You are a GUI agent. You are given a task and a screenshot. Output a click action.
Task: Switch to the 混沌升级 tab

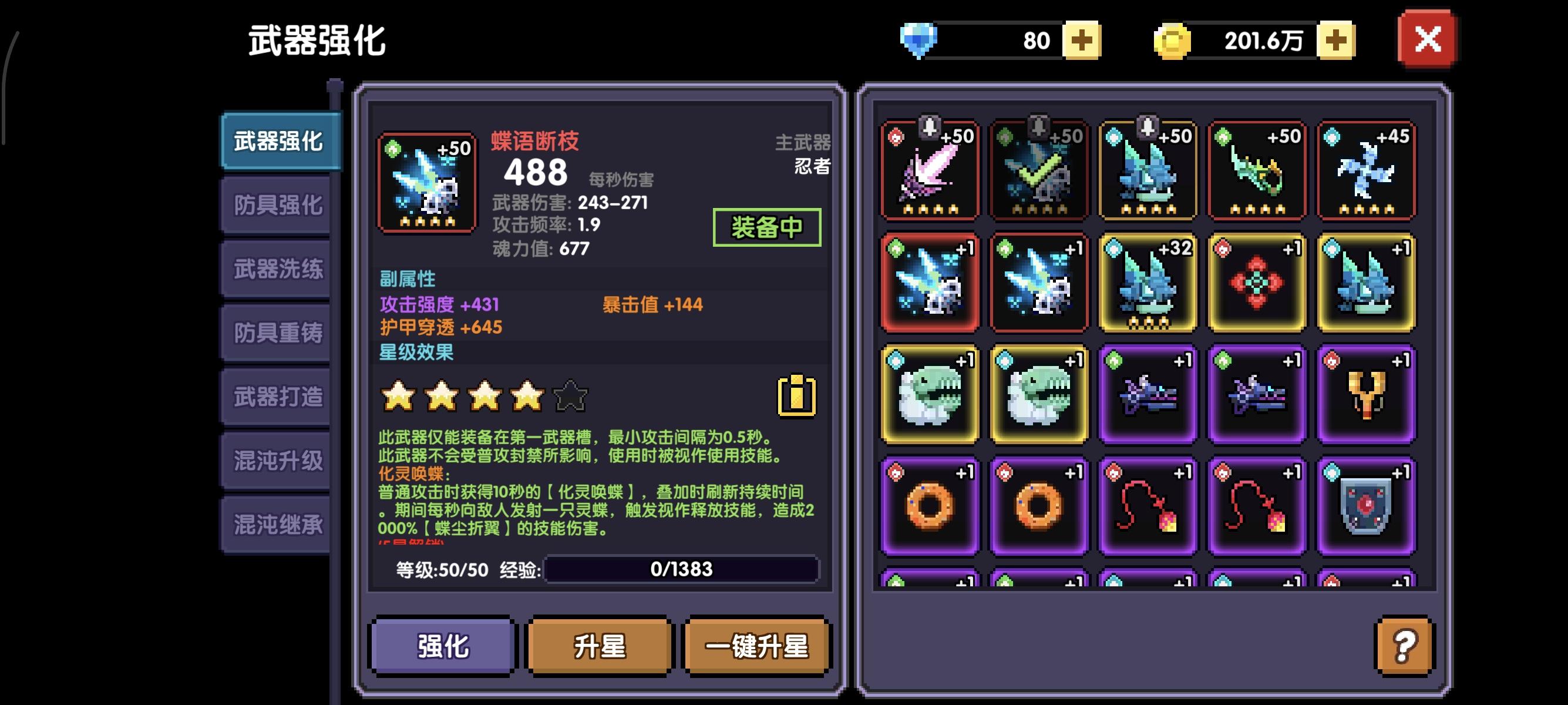[x=277, y=459]
